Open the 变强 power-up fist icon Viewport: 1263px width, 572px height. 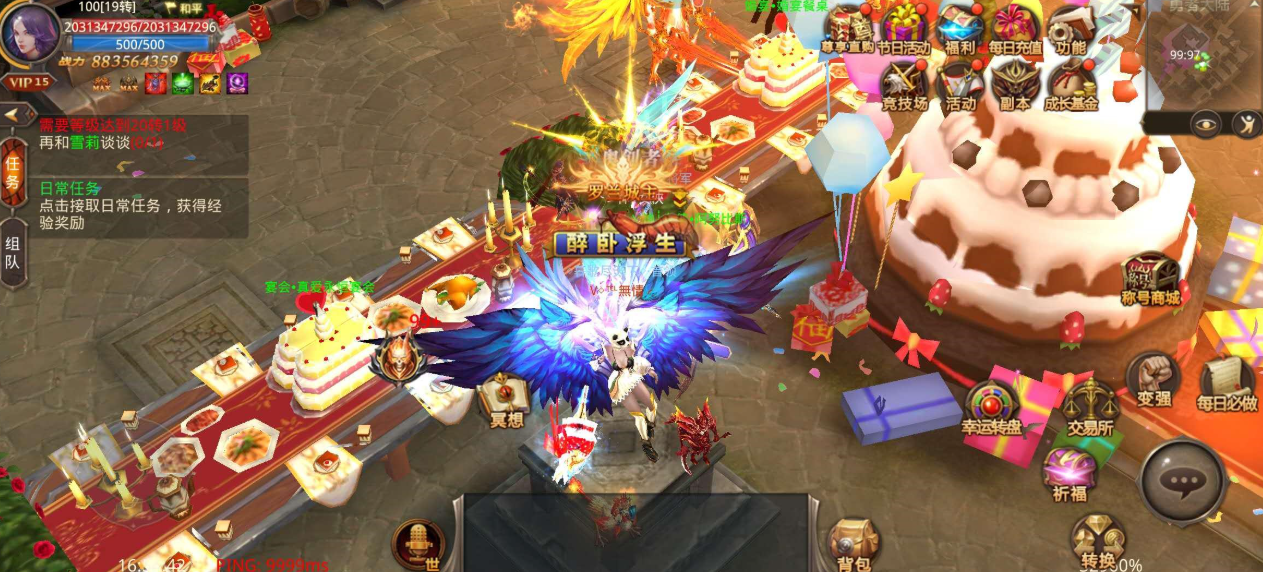coord(1153,380)
